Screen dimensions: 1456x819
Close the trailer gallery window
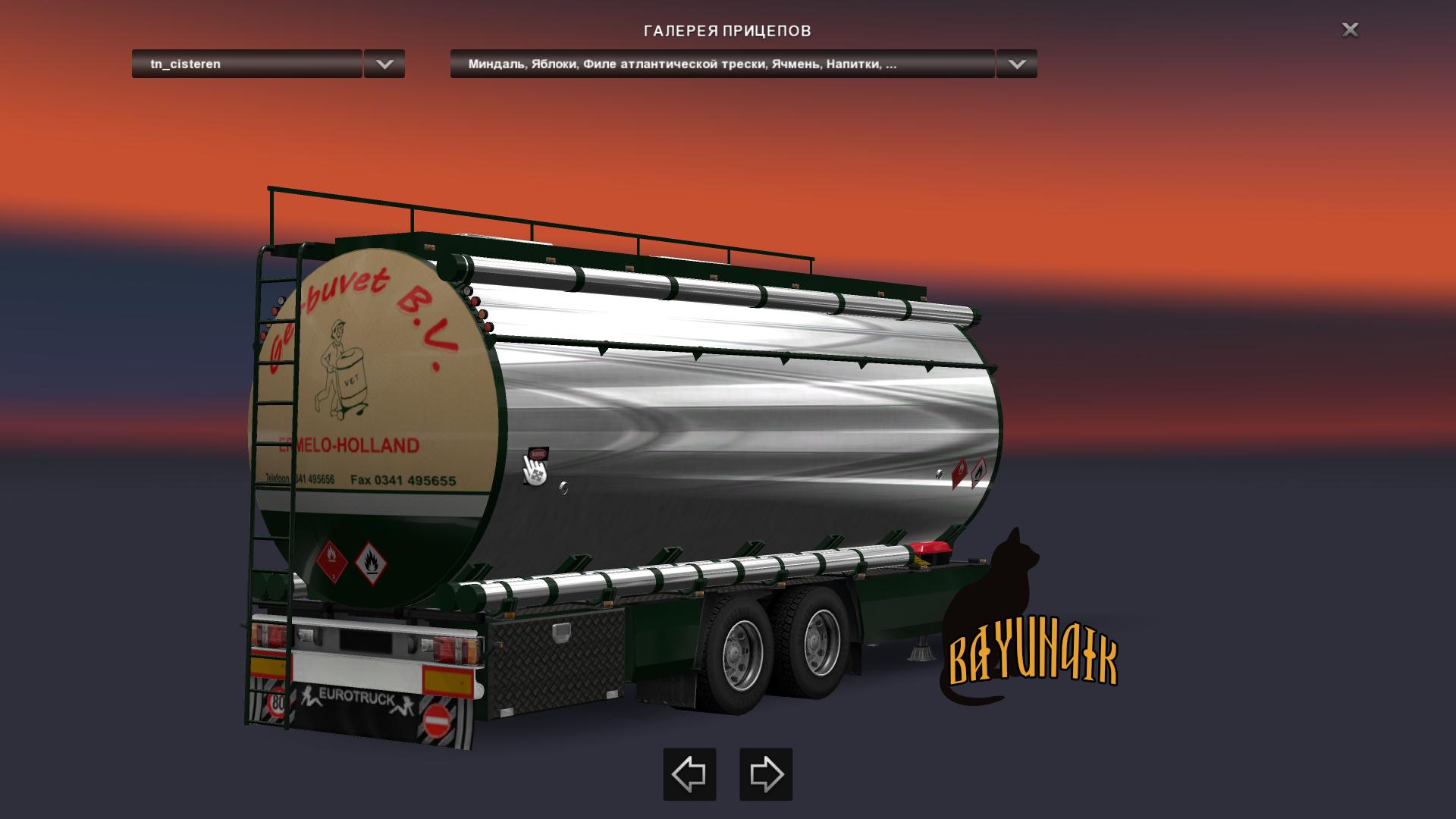[x=1350, y=30]
